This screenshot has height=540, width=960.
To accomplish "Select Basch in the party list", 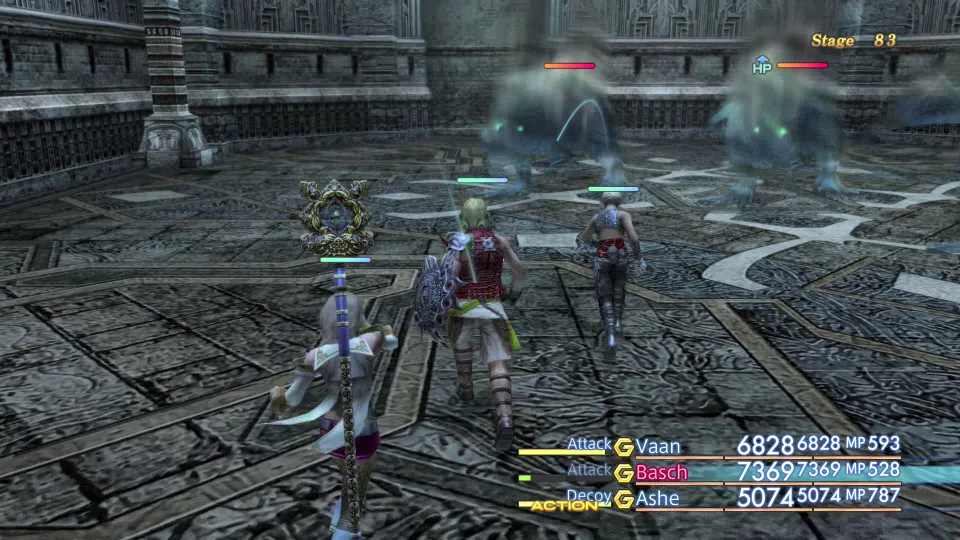I will pos(661,472).
